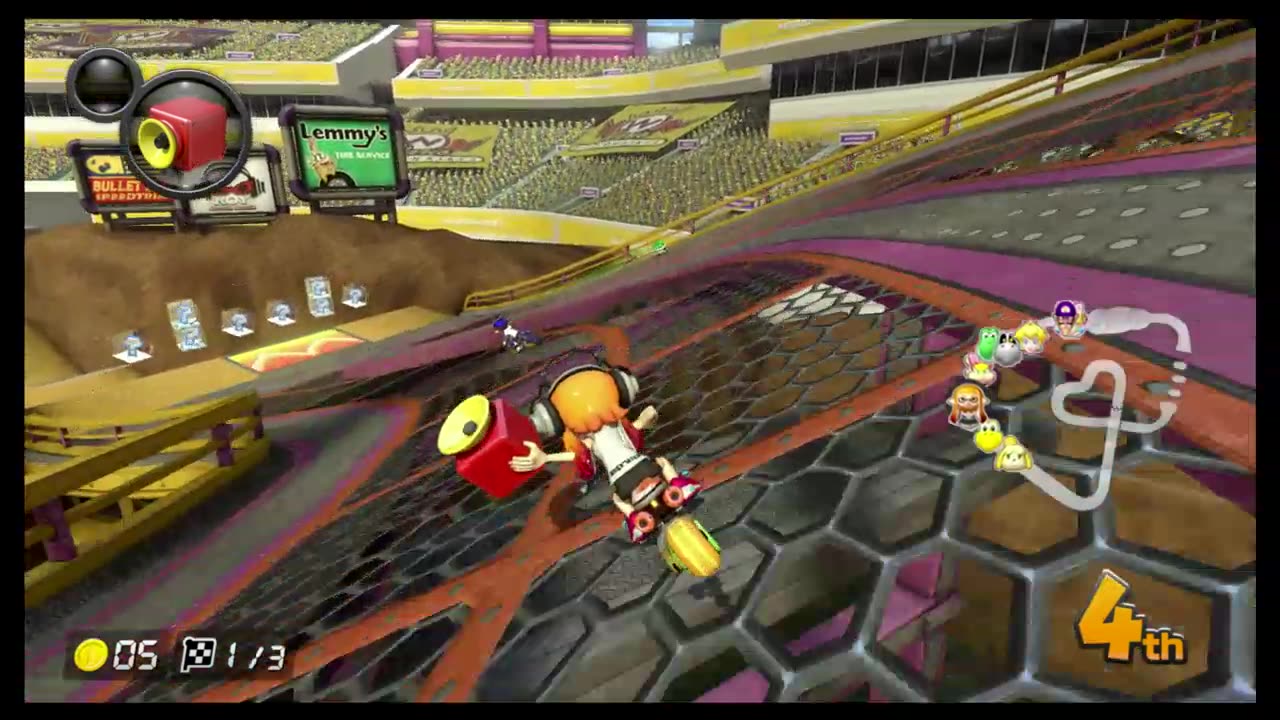Click Peach's head icon on the minimap
The width and height of the screenshot is (1280, 720).
[x=1031, y=341]
